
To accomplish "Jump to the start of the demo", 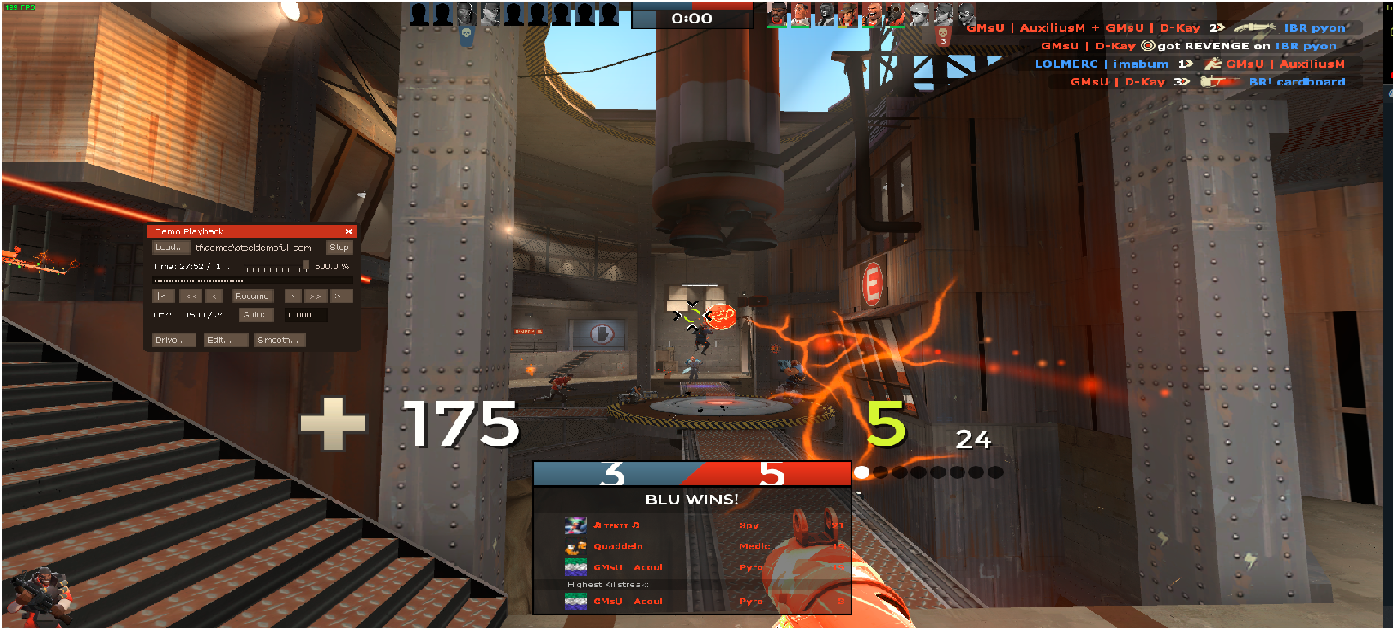I will coord(162,296).
